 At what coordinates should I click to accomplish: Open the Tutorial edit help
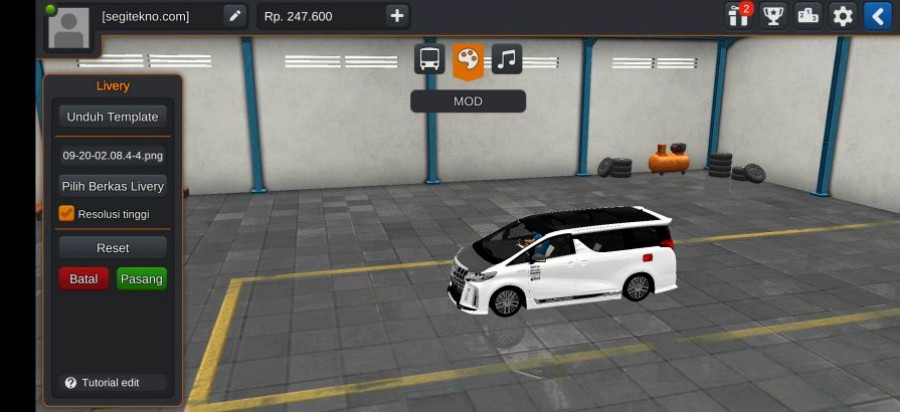(x=103, y=382)
